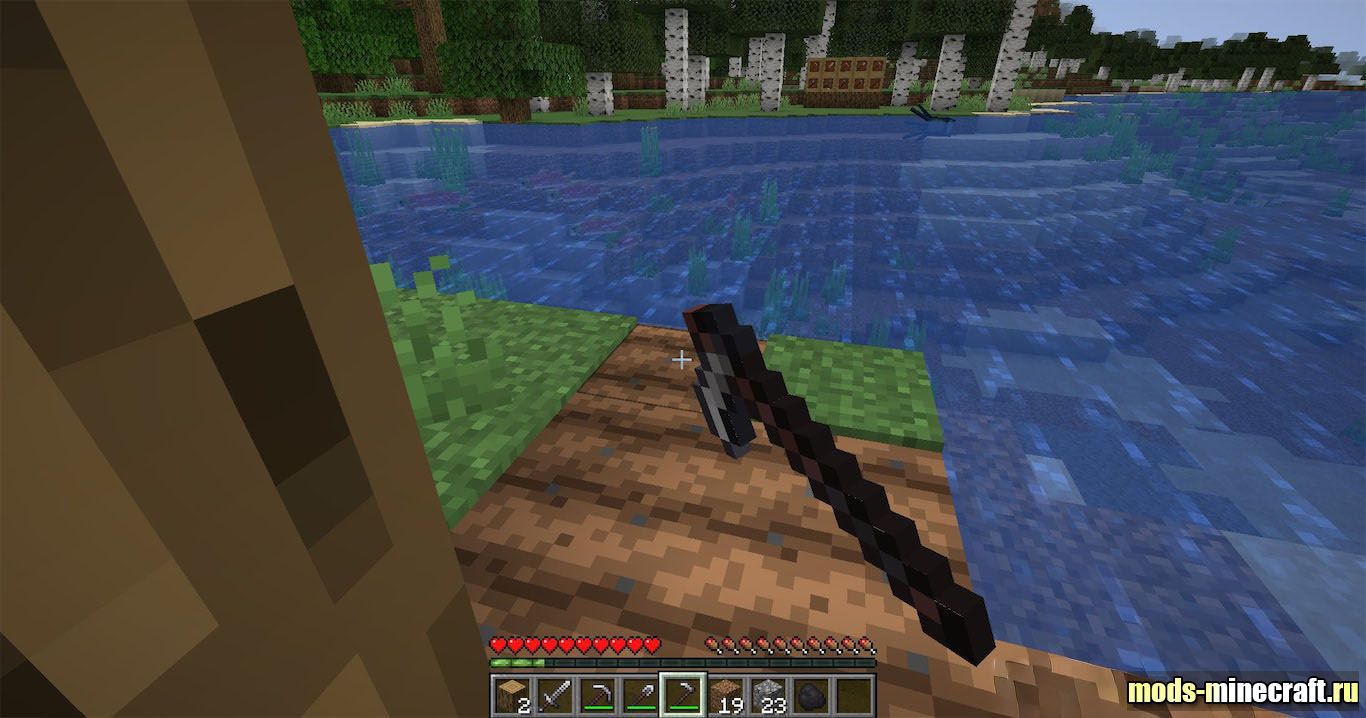Switch to the pickaxe hotbar slot

click(597, 694)
